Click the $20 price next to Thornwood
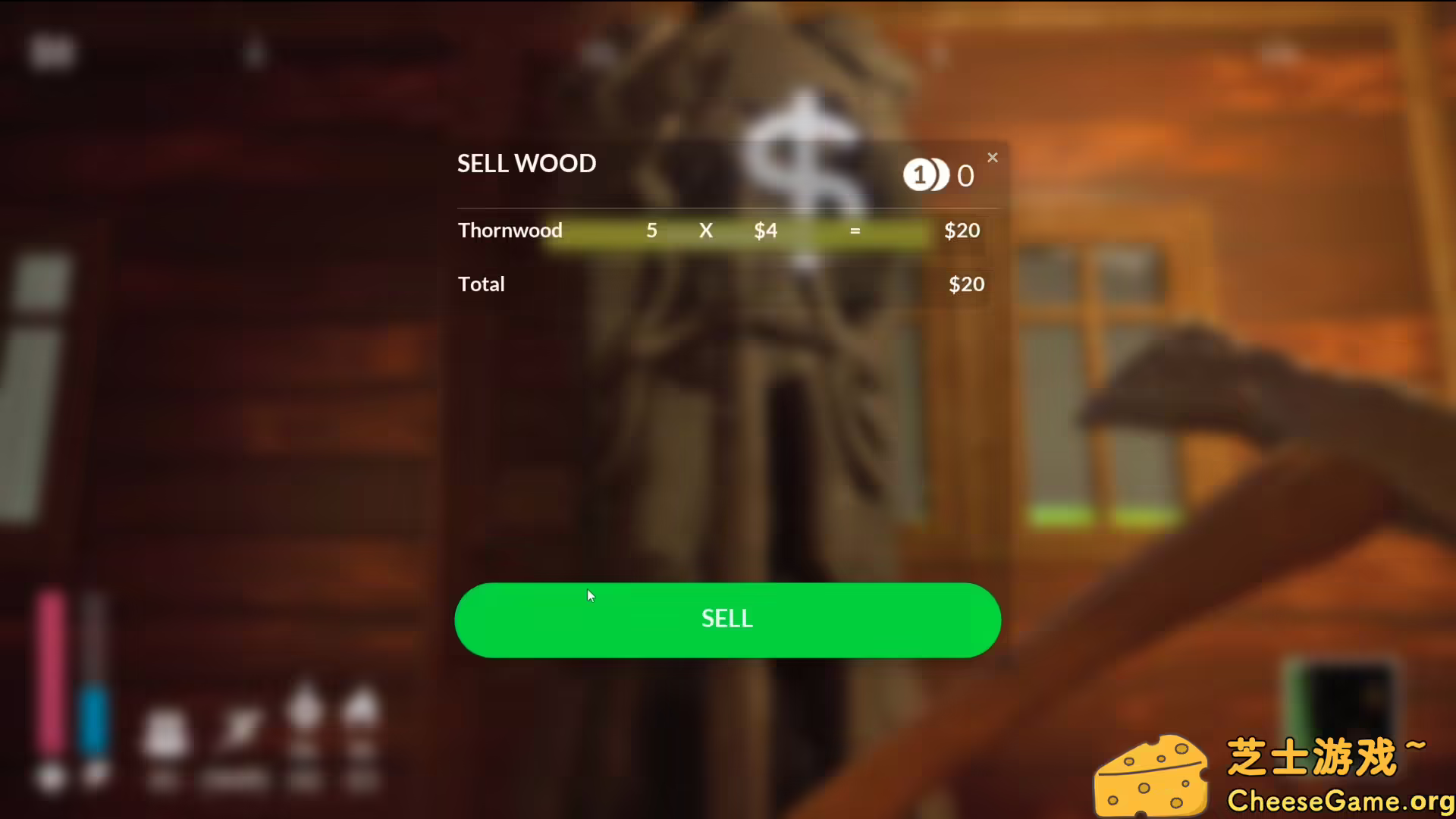This screenshot has height=819, width=1456. (x=962, y=230)
